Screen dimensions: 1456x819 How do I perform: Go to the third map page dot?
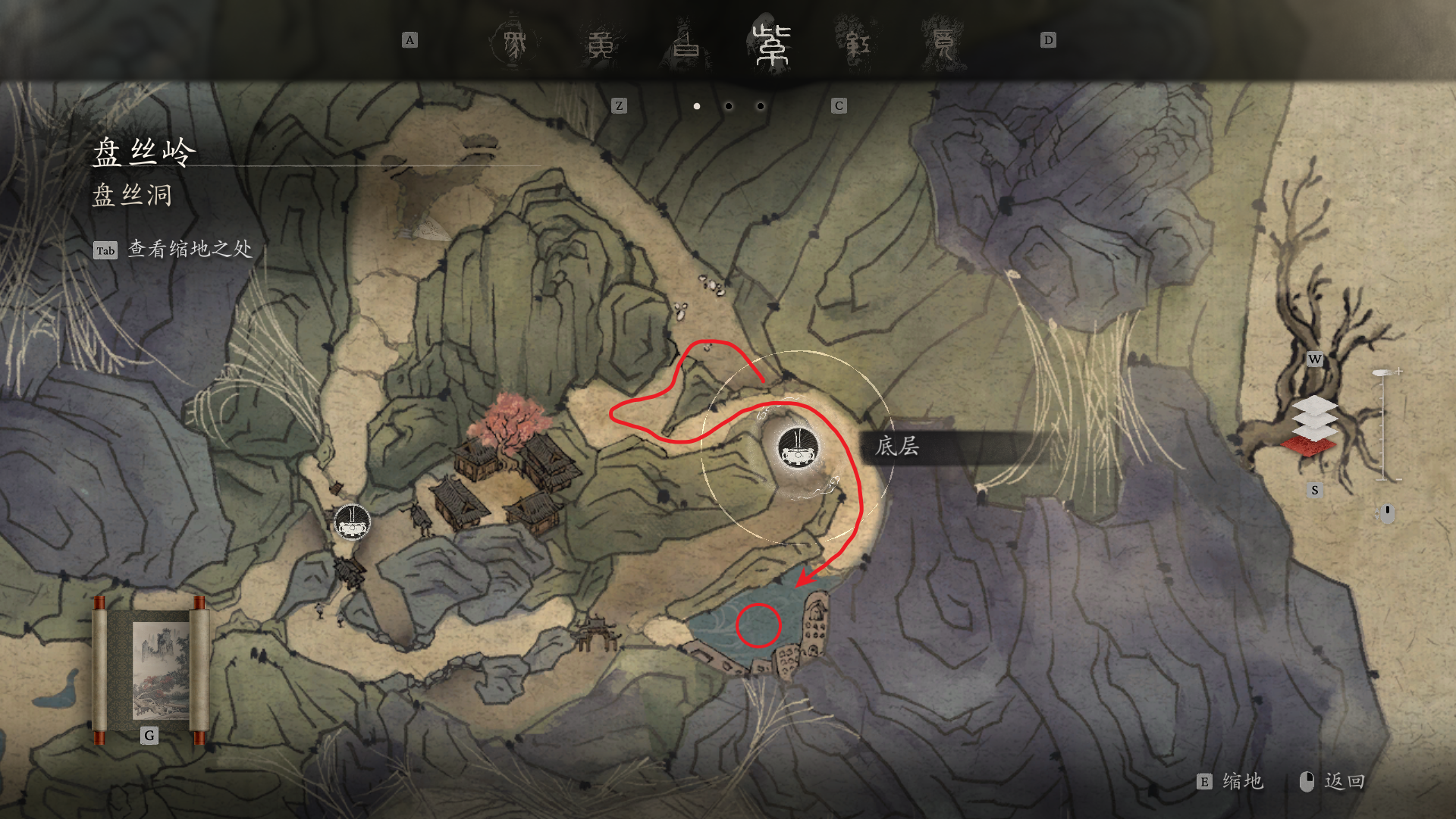pyautogui.click(x=761, y=106)
